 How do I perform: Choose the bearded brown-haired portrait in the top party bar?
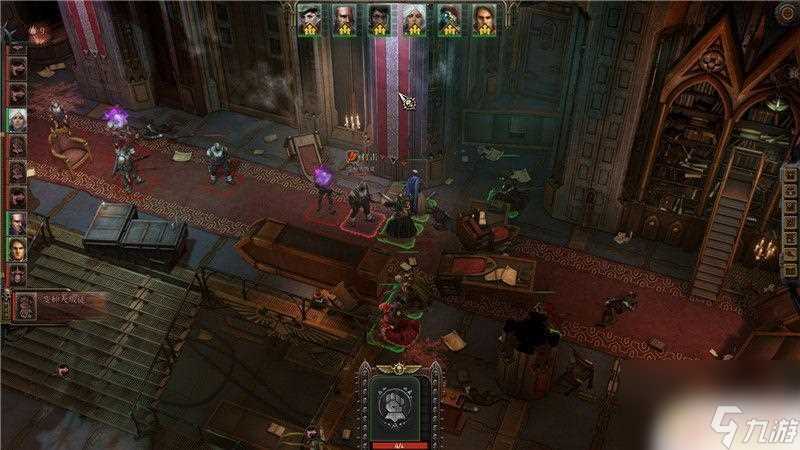point(484,19)
